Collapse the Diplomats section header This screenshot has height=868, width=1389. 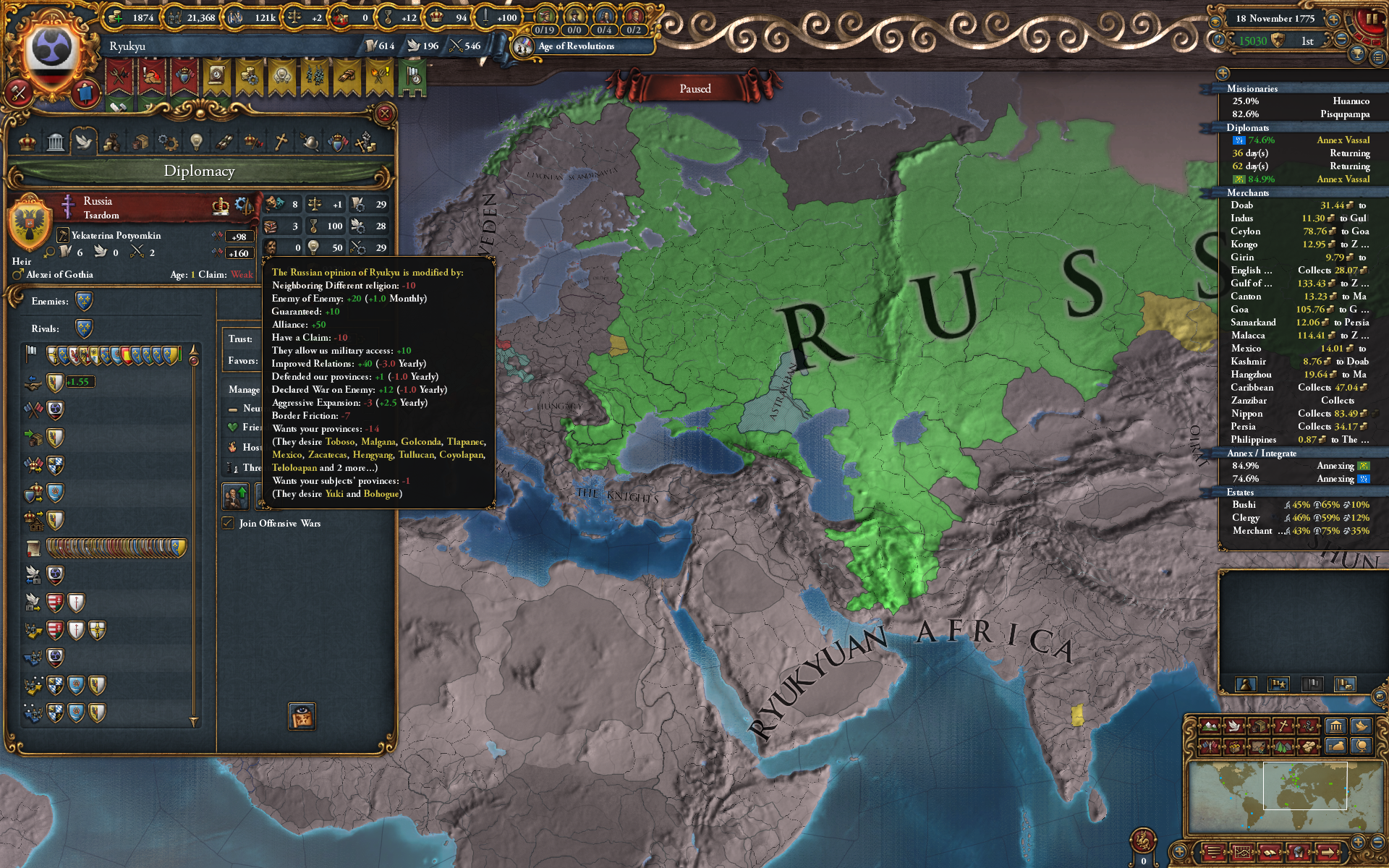(x=1246, y=127)
